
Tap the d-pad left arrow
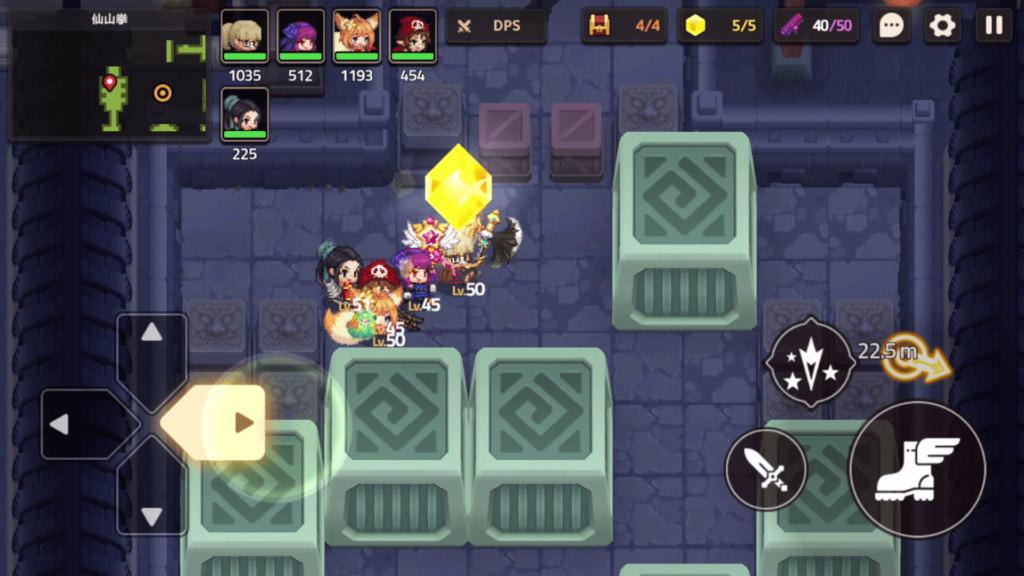[x=60, y=424]
